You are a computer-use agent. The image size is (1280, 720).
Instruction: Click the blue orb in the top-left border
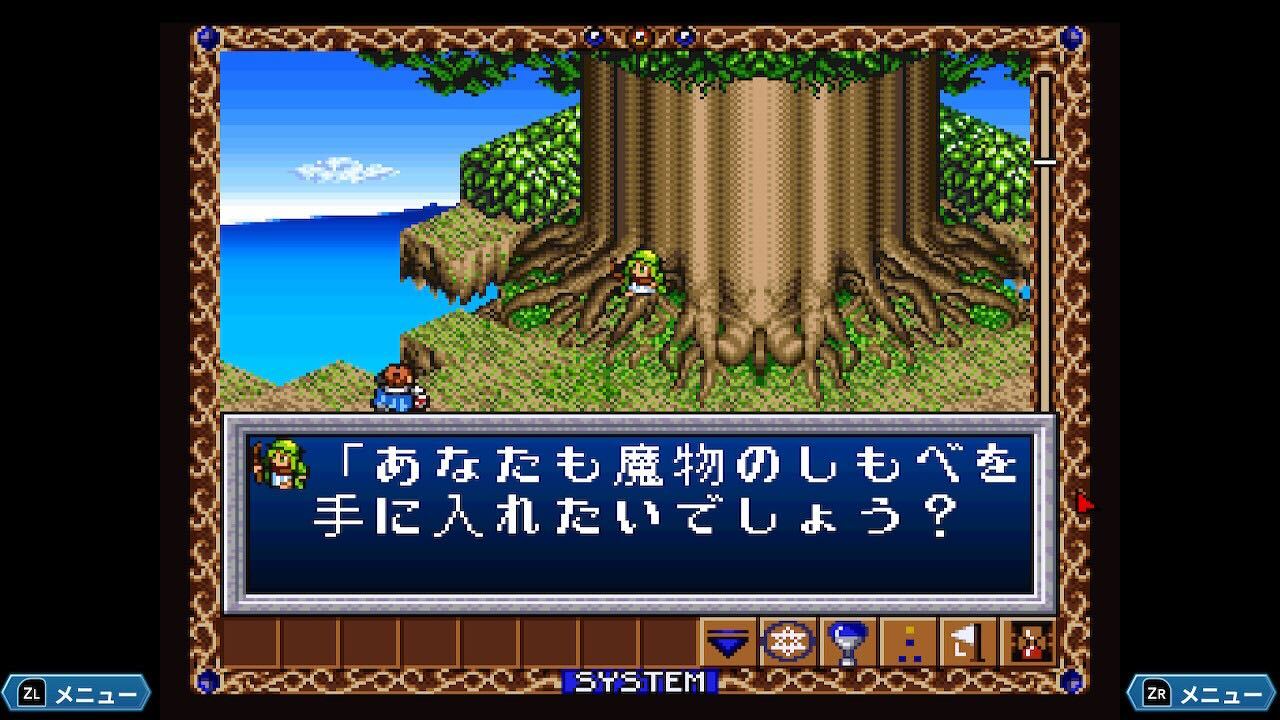click(205, 36)
